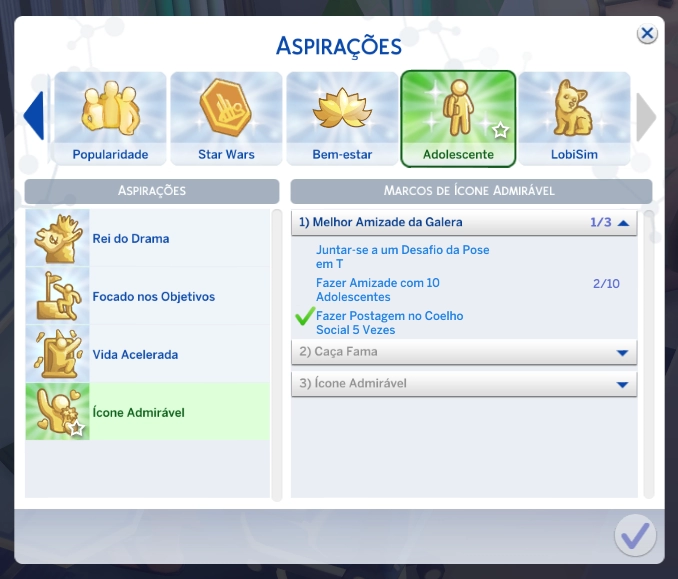The height and width of the screenshot is (579, 678).
Task: Select the Adolescente aspiration category
Action: 458,119
